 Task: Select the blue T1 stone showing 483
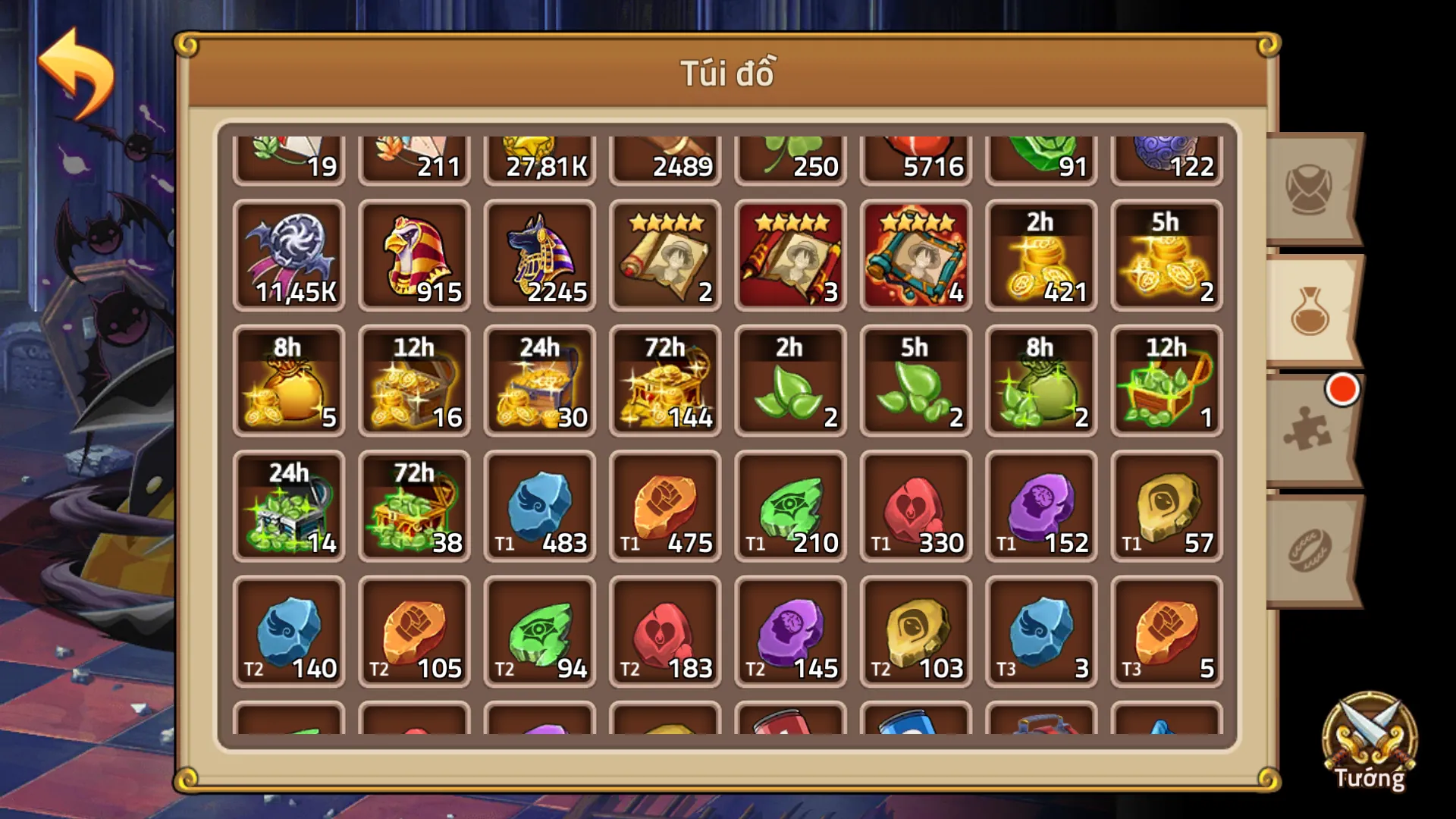pyautogui.click(x=540, y=507)
